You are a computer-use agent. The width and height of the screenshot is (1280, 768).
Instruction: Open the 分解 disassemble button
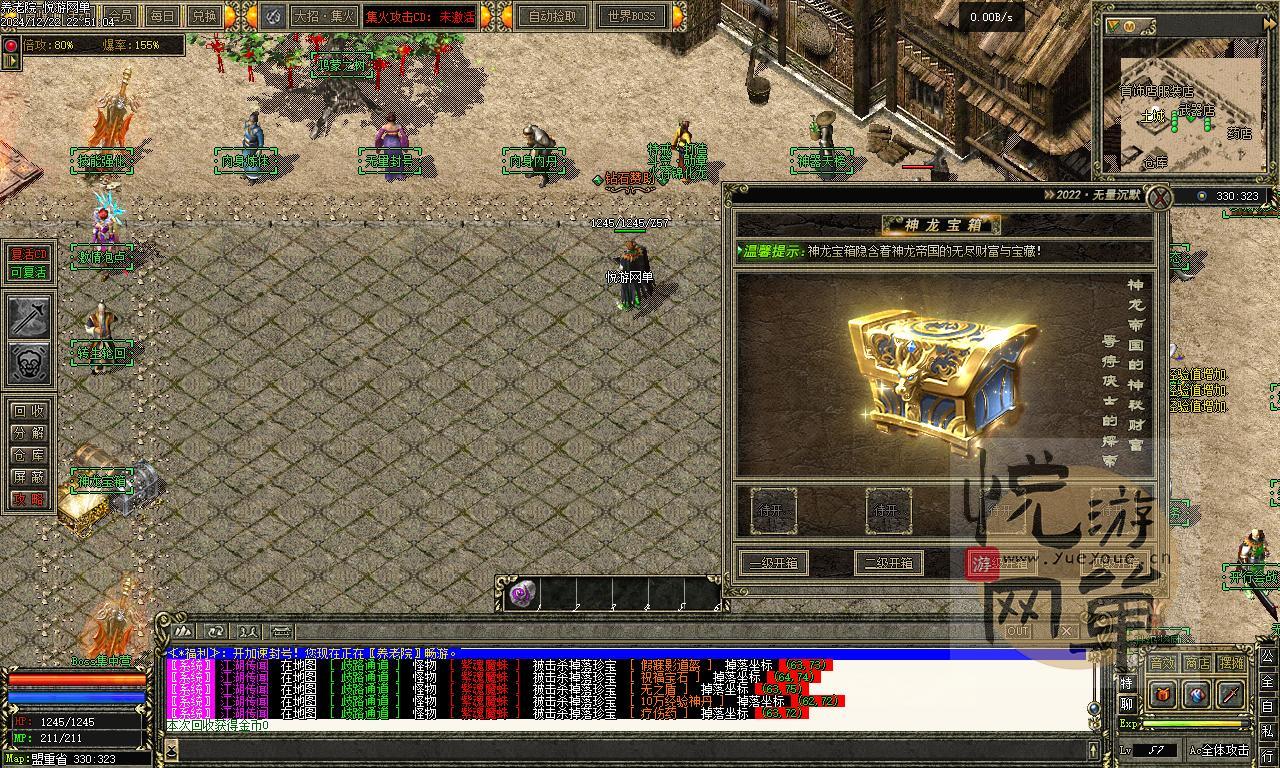coord(28,433)
